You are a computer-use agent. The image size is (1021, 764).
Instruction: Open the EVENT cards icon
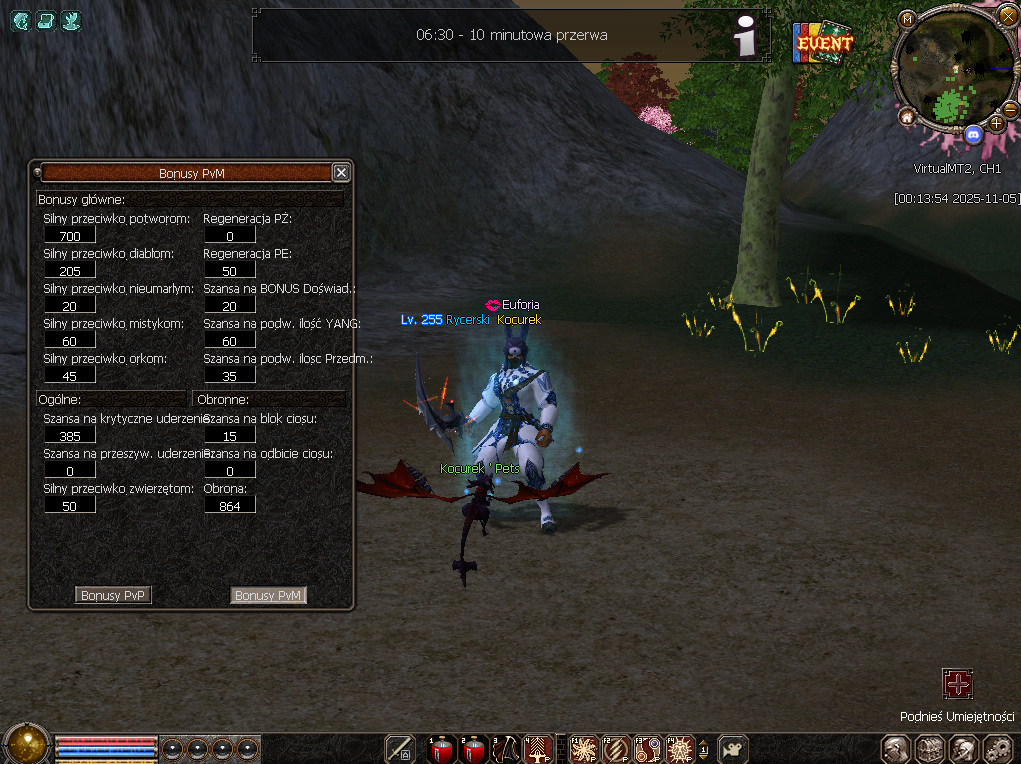coord(823,43)
